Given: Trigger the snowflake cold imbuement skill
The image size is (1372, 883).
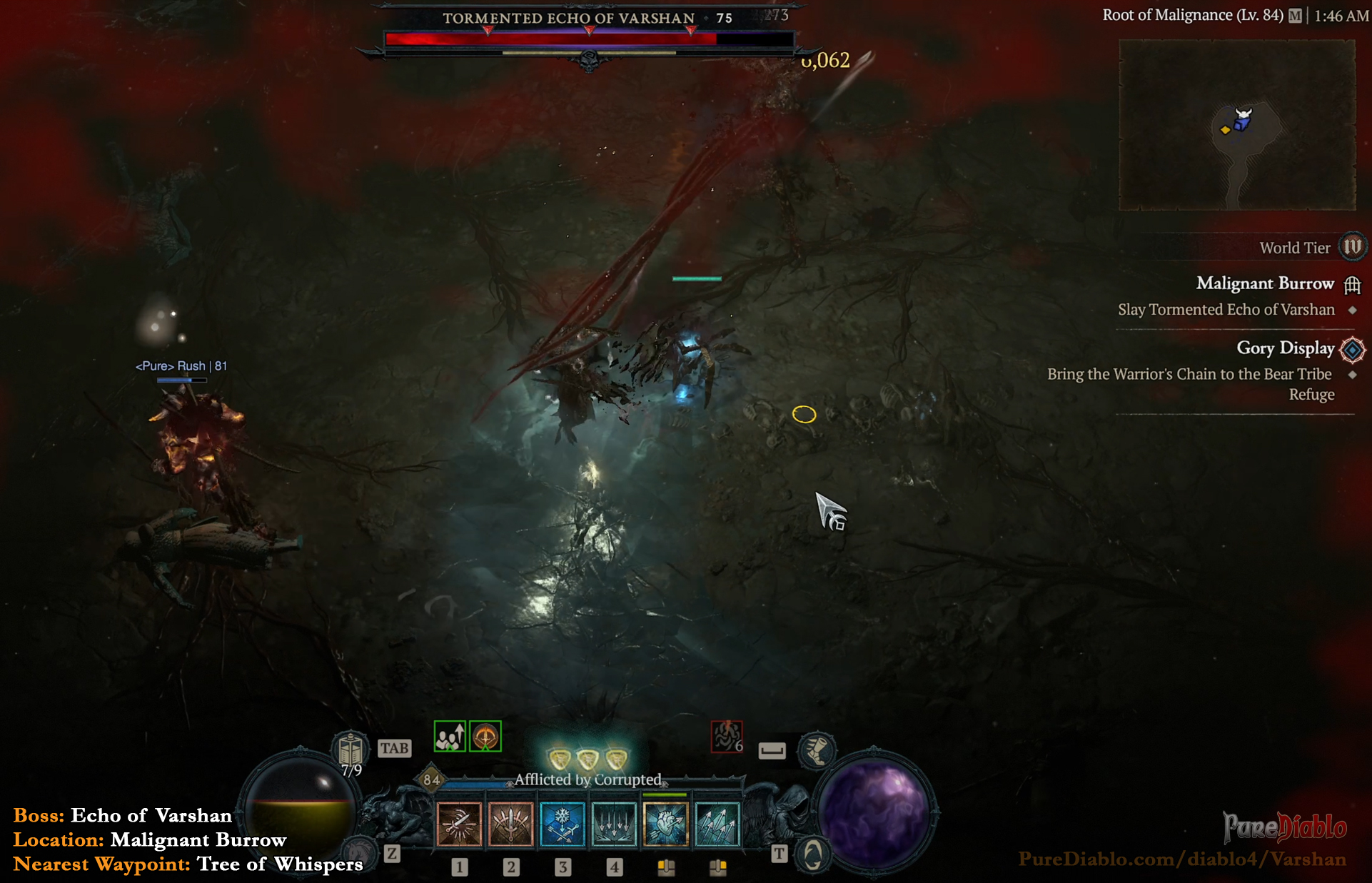Looking at the screenshot, I should [563, 824].
